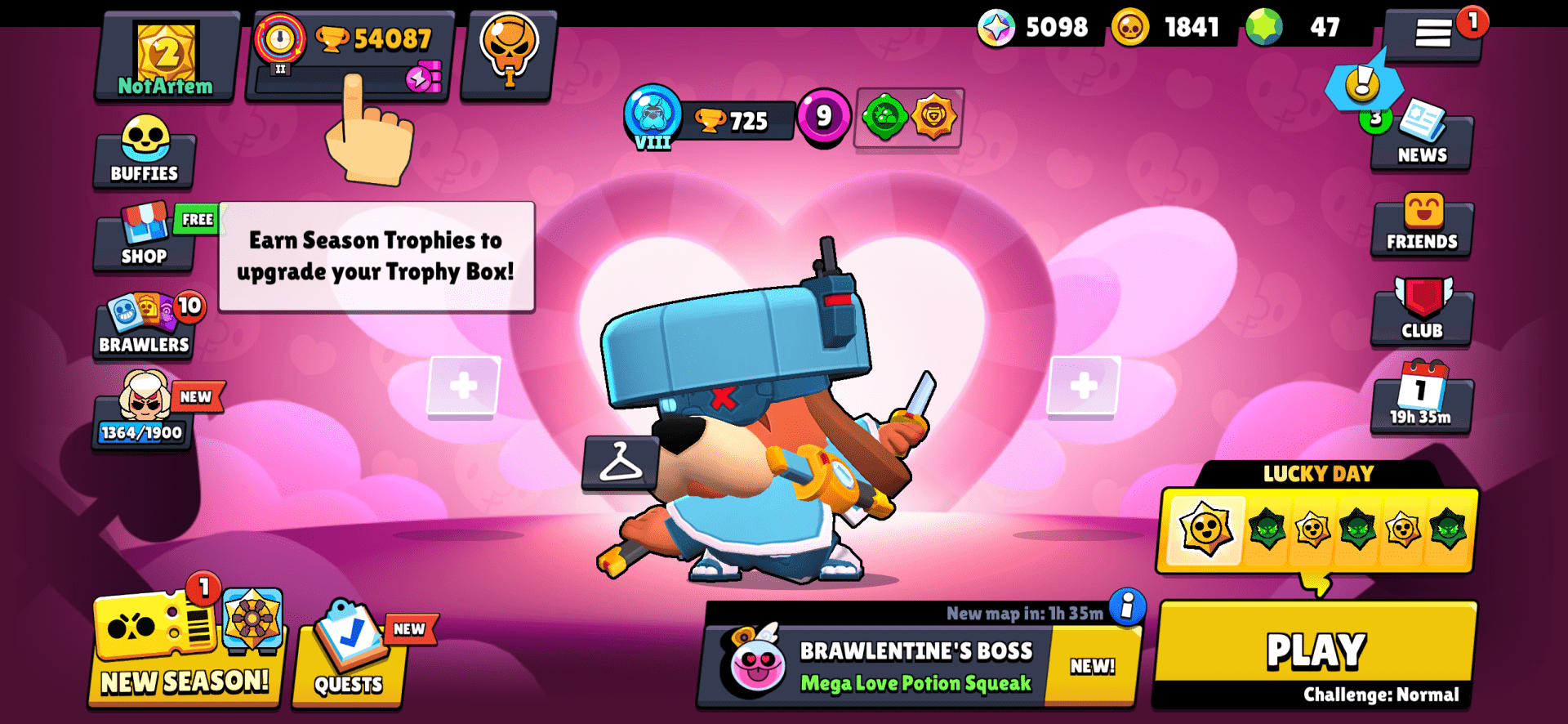Equip the green gadget slot
This screenshot has height=724, width=1568.
click(884, 119)
